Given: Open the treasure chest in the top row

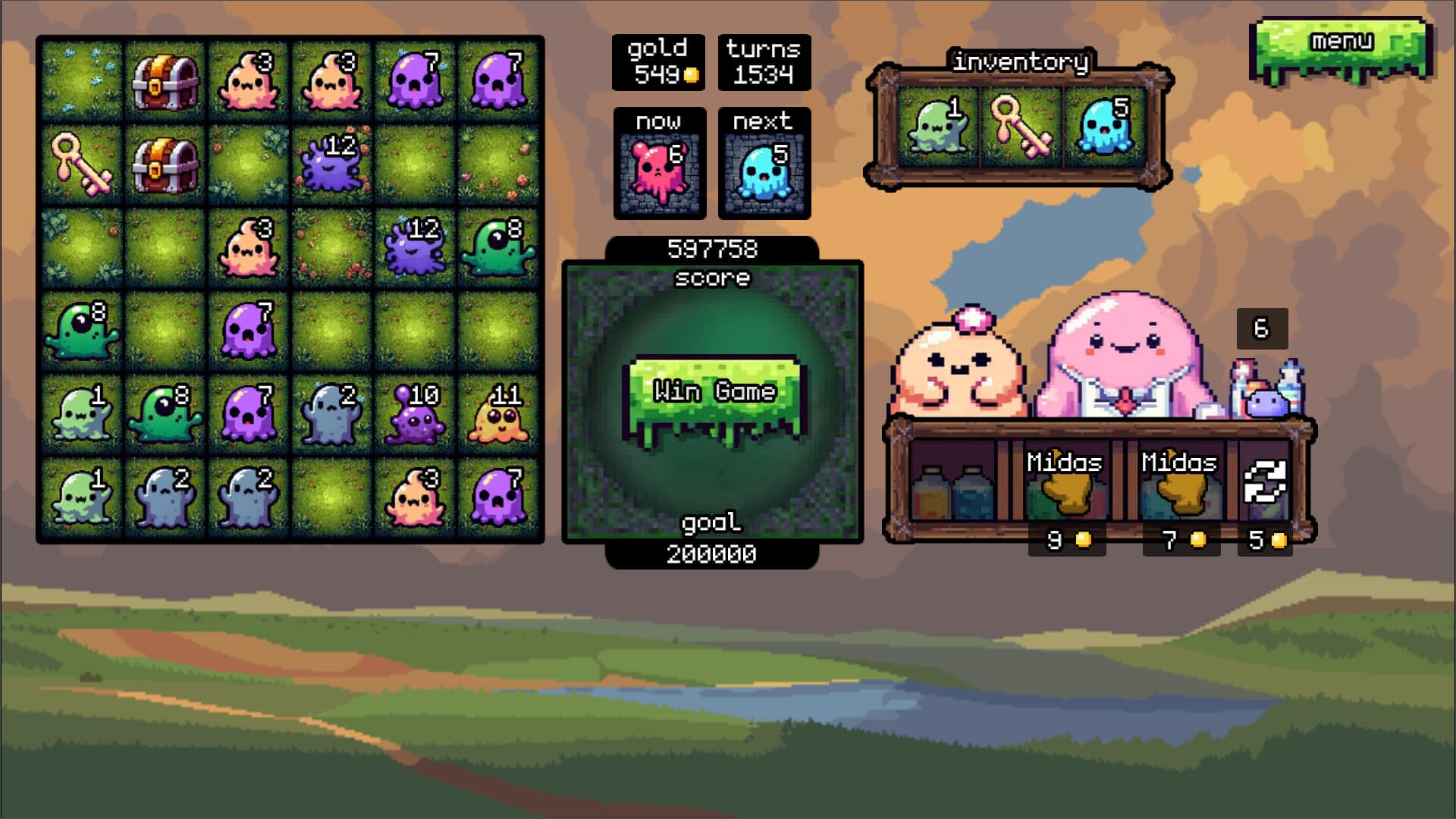Looking at the screenshot, I should click(x=167, y=80).
